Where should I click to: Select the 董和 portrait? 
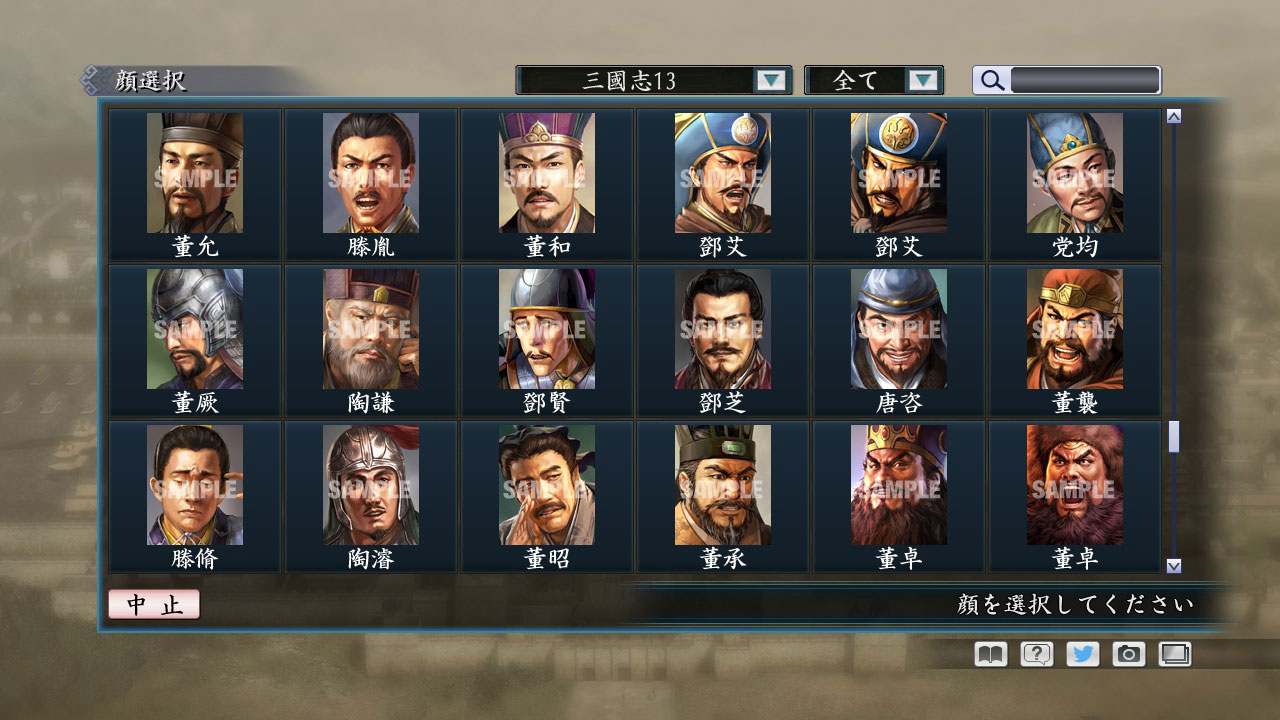pos(545,170)
